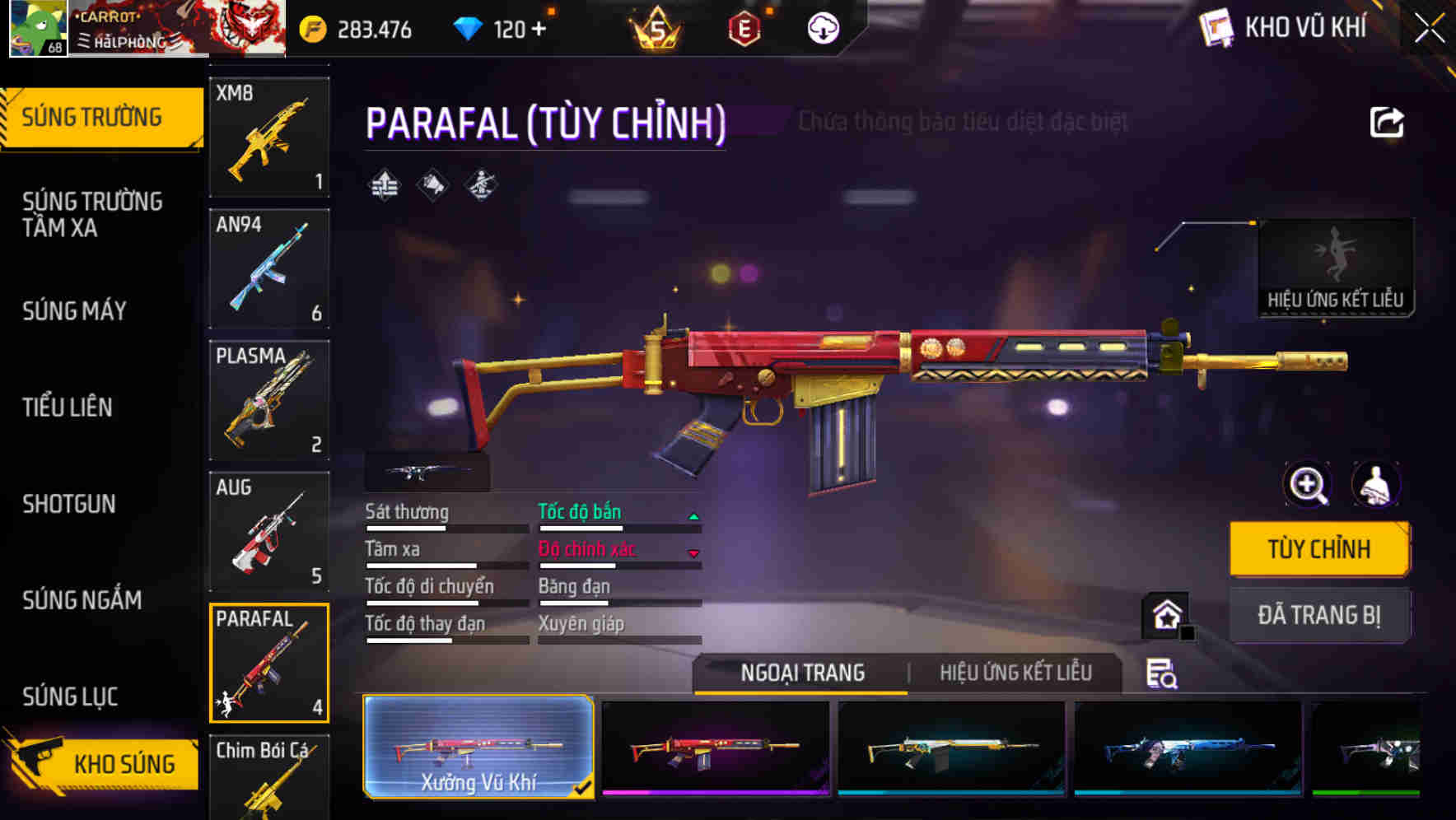The height and width of the screenshot is (820, 1456).
Task: Open the HIỆU ỨNG KẾT LIỄU tab
Action: [1015, 673]
